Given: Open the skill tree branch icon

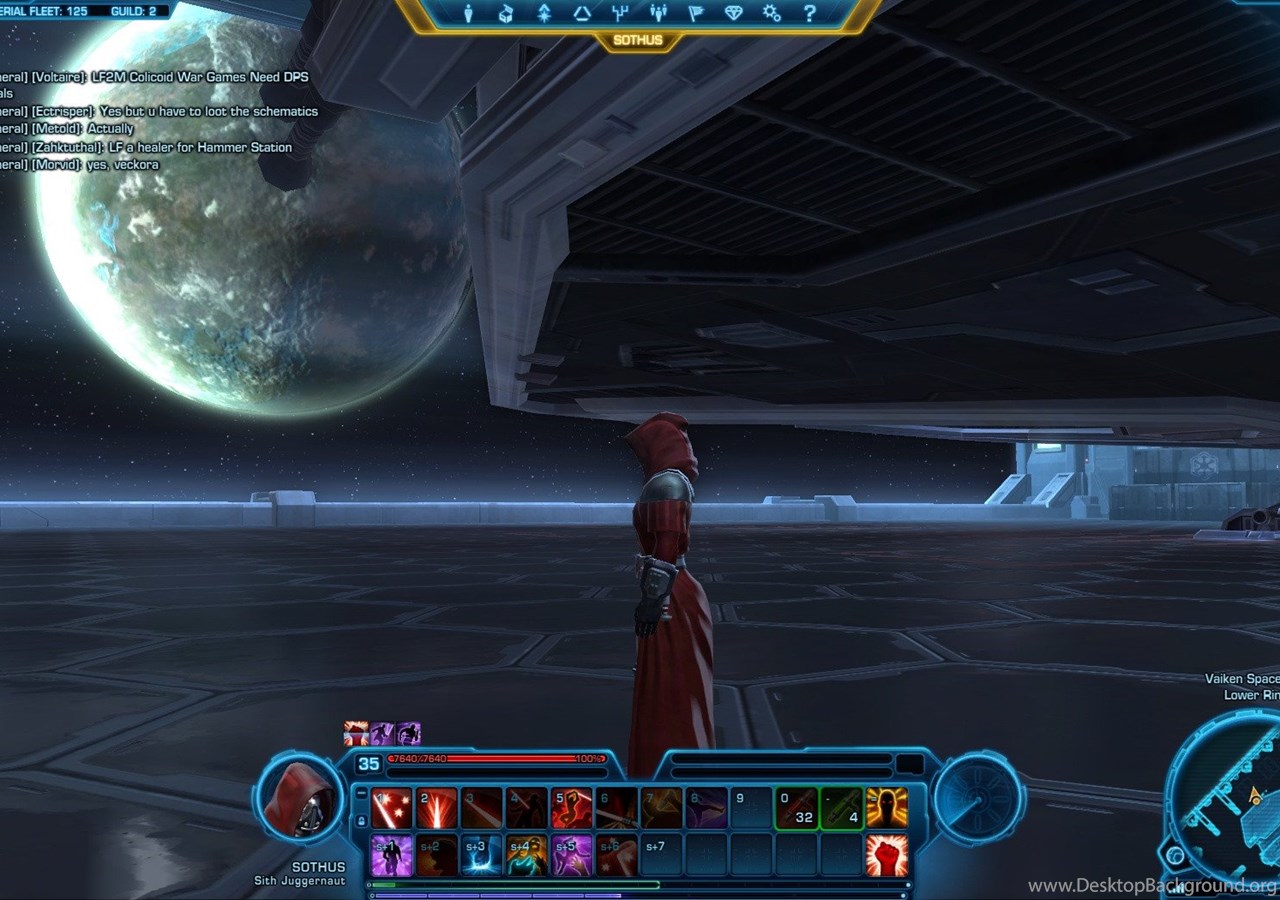Looking at the screenshot, I should point(620,13).
